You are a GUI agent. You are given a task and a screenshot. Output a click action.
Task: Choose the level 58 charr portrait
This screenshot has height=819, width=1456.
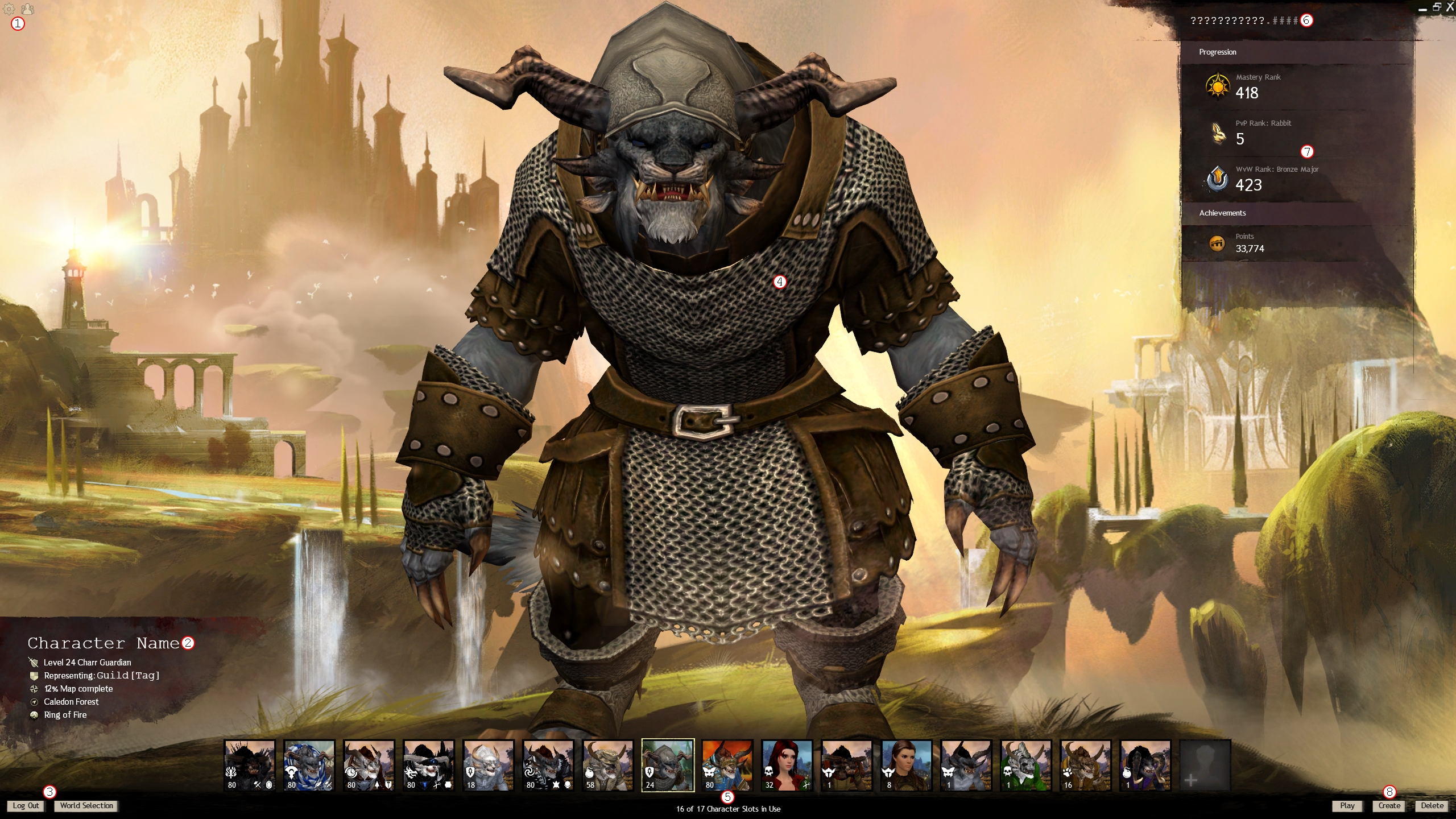(x=607, y=765)
